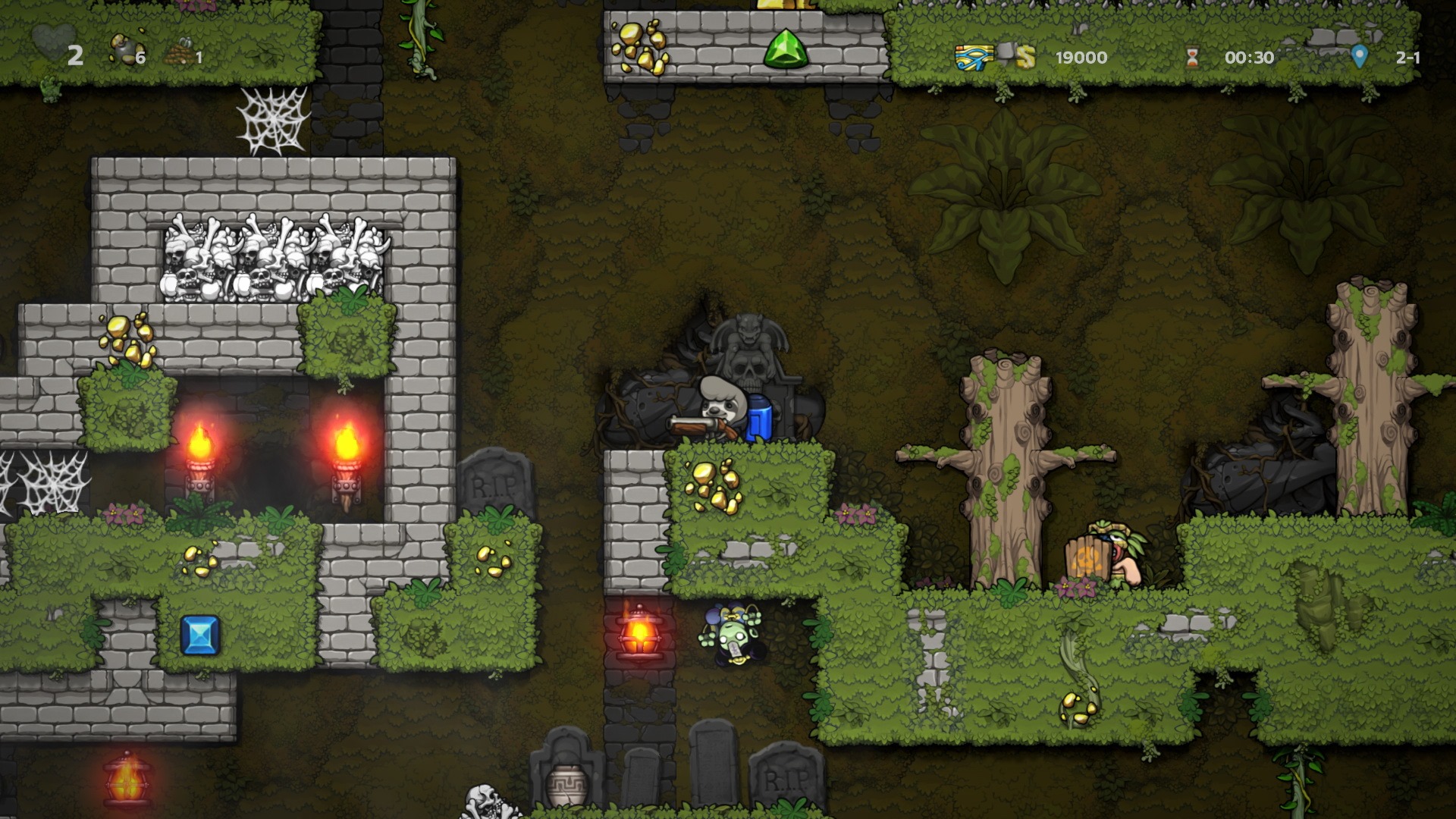Click the Udjat Eye item icon
This screenshot has width=1456, height=819.
(973, 57)
